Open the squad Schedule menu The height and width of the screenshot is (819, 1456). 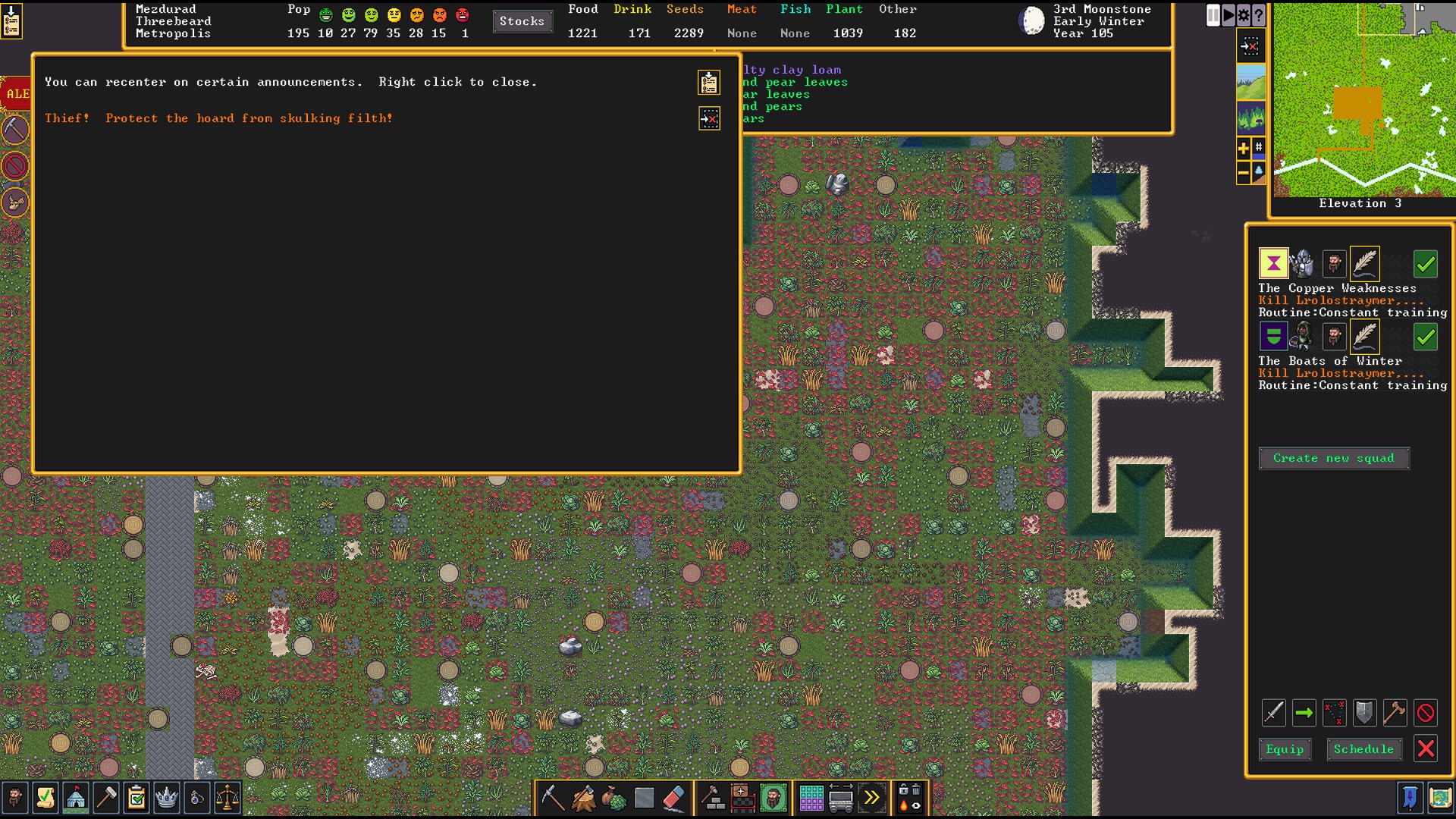[1363, 749]
